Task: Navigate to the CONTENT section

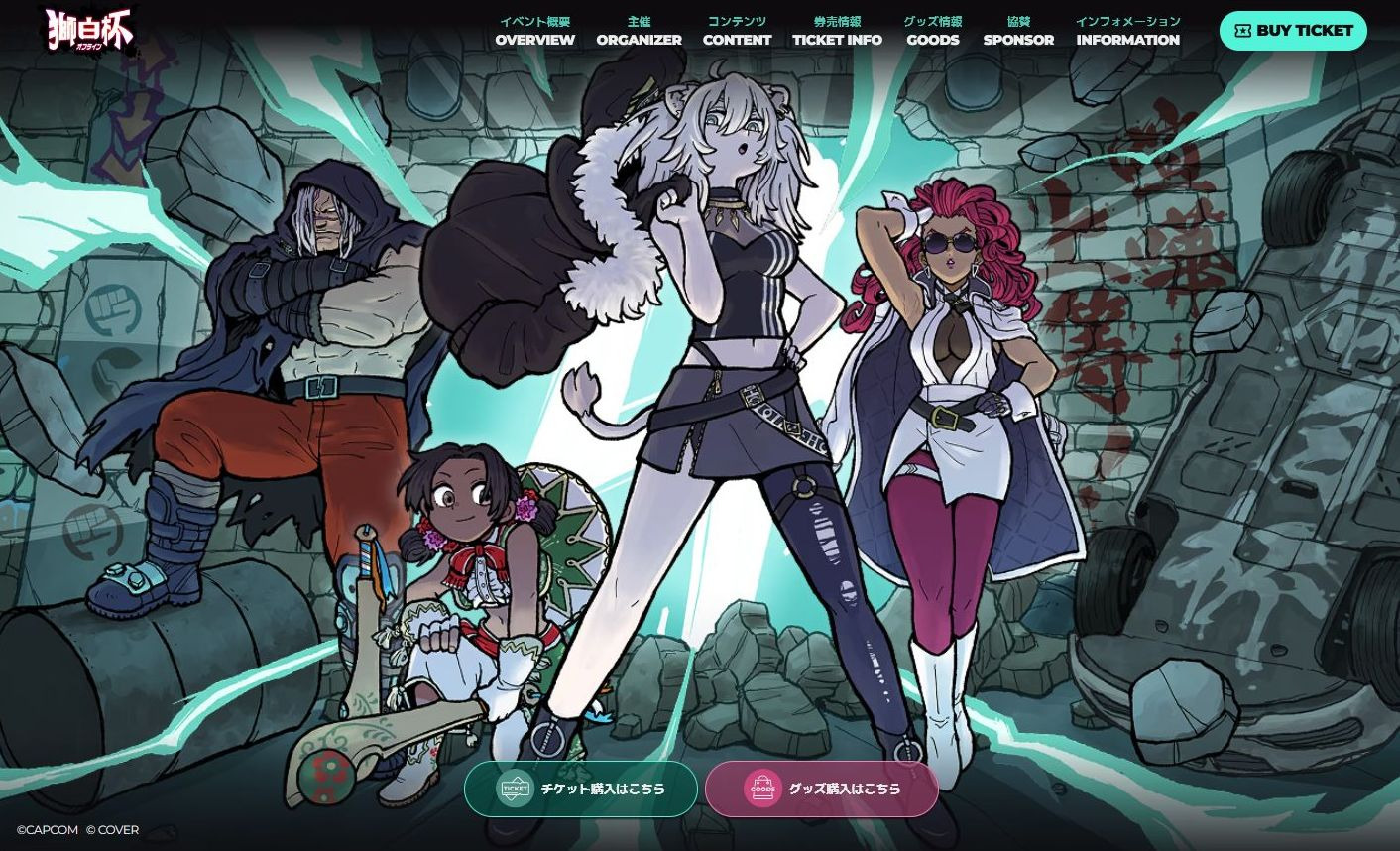Action: point(737,31)
